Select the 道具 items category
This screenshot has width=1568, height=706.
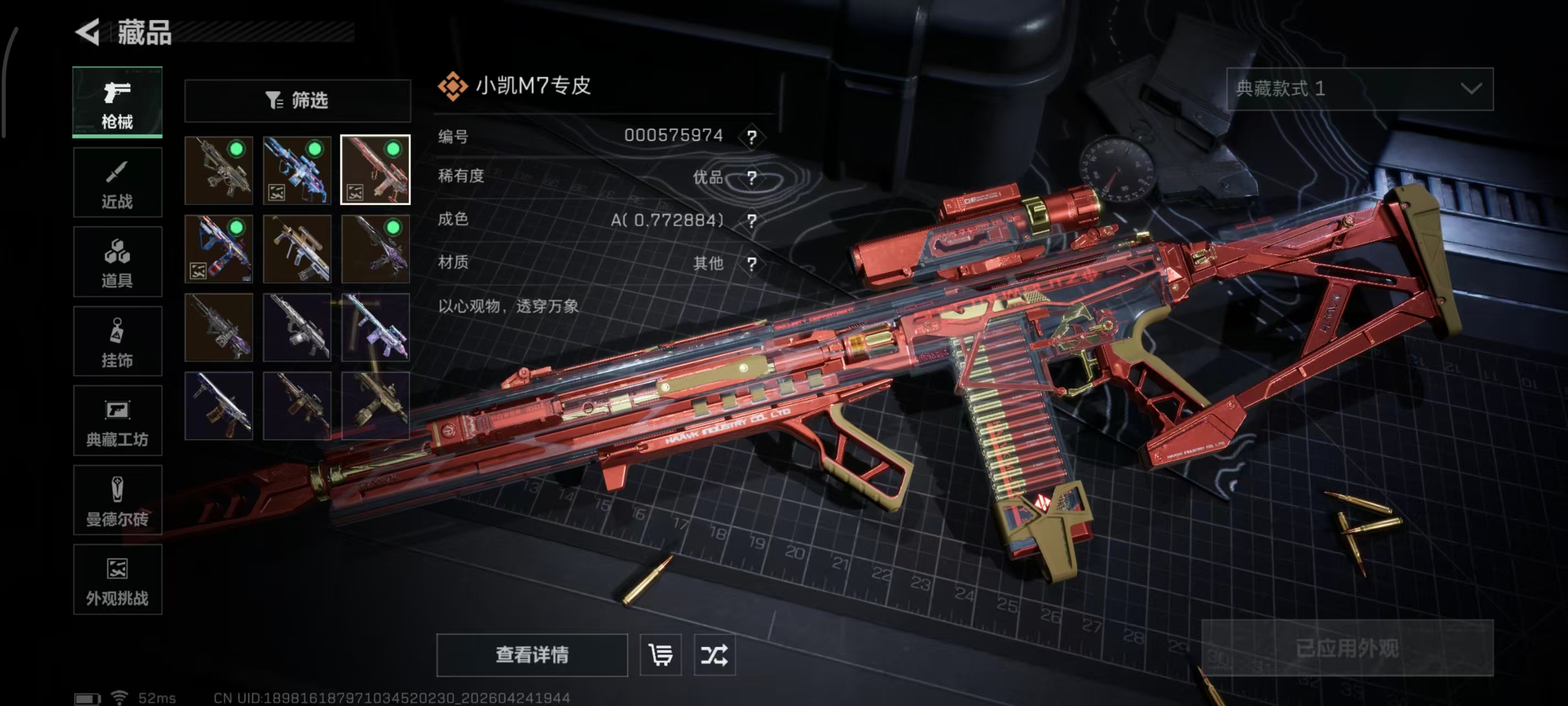point(117,262)
